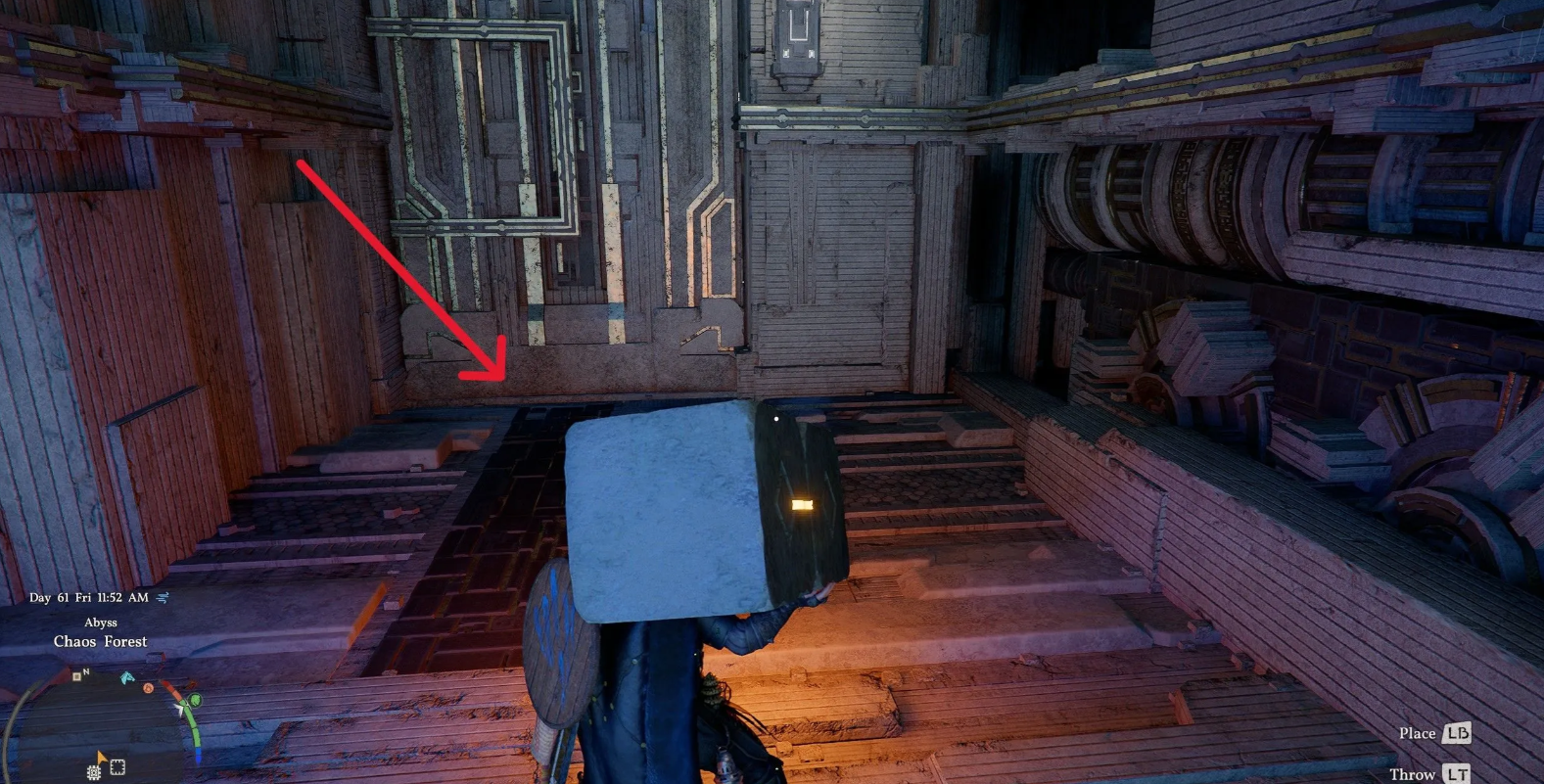Screen dimensions: 1544x784
Task: Select the small square marker next to N
Action: pyautogui.click(x=76, y=676)
